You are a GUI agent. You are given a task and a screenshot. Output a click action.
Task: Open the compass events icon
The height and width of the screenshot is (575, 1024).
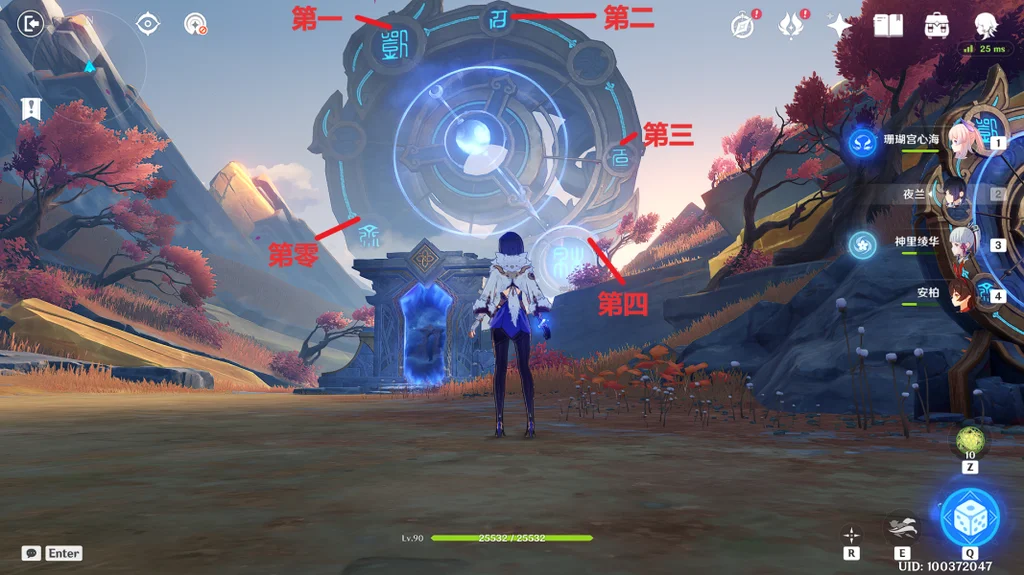coord(742,26)
